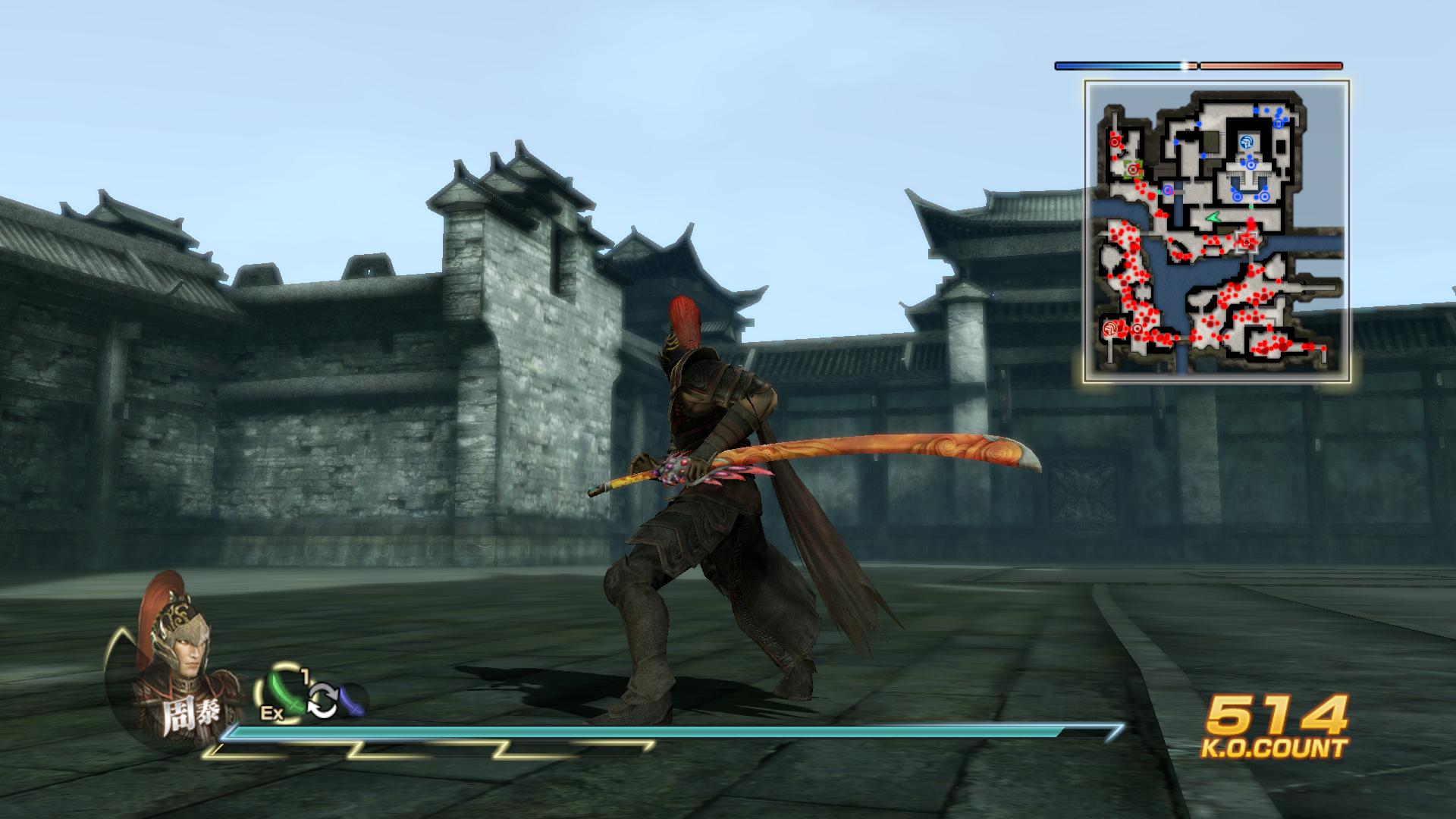The height and width of the screenshot is (819, 1456).
Task: Click the red ally leader icon on minimap
Action: (1109, 328)
